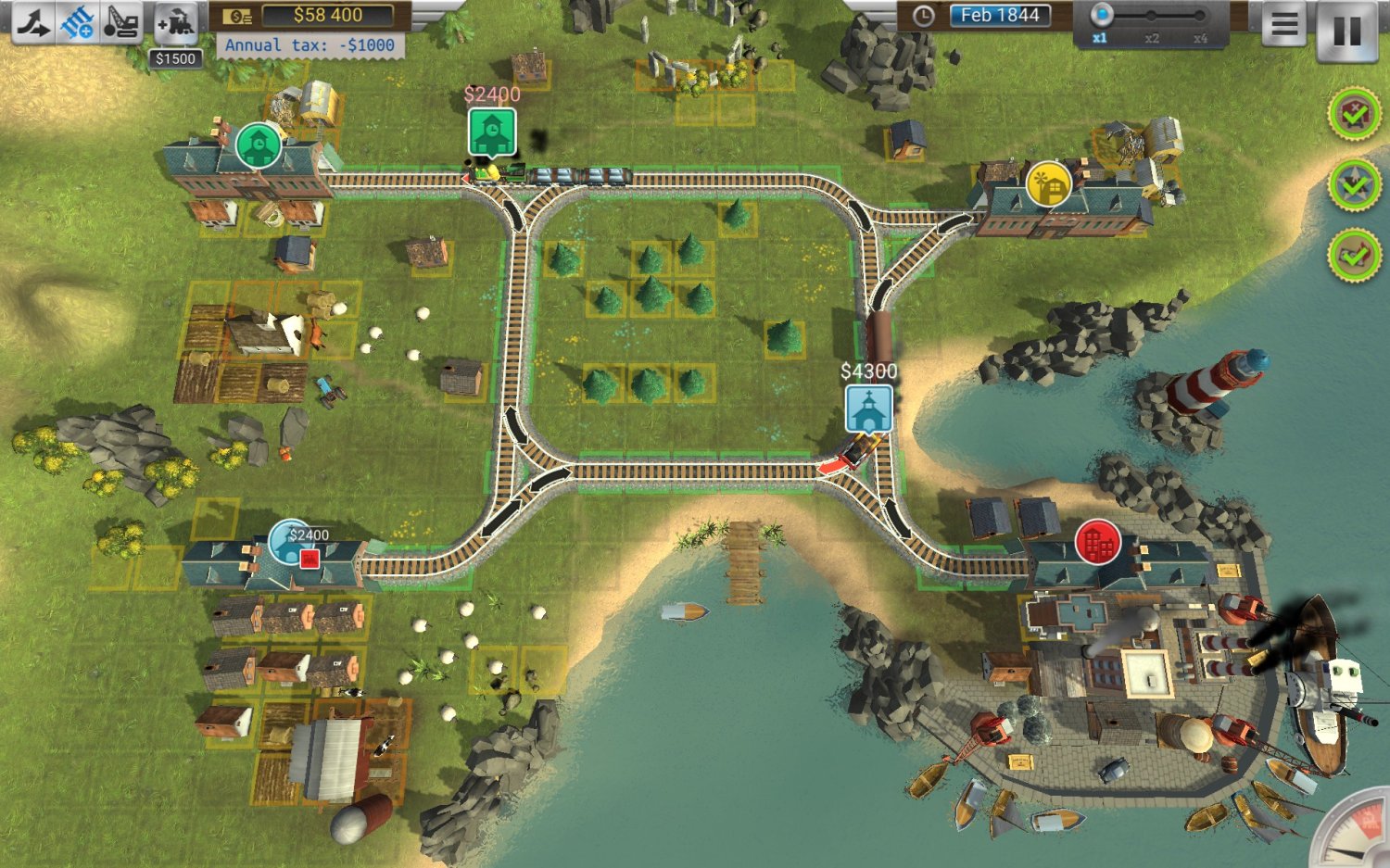The width and height of the screenshot is (1390, 868).
Task: Set the game speed slider to x1
Action: tap(1101, 16)
